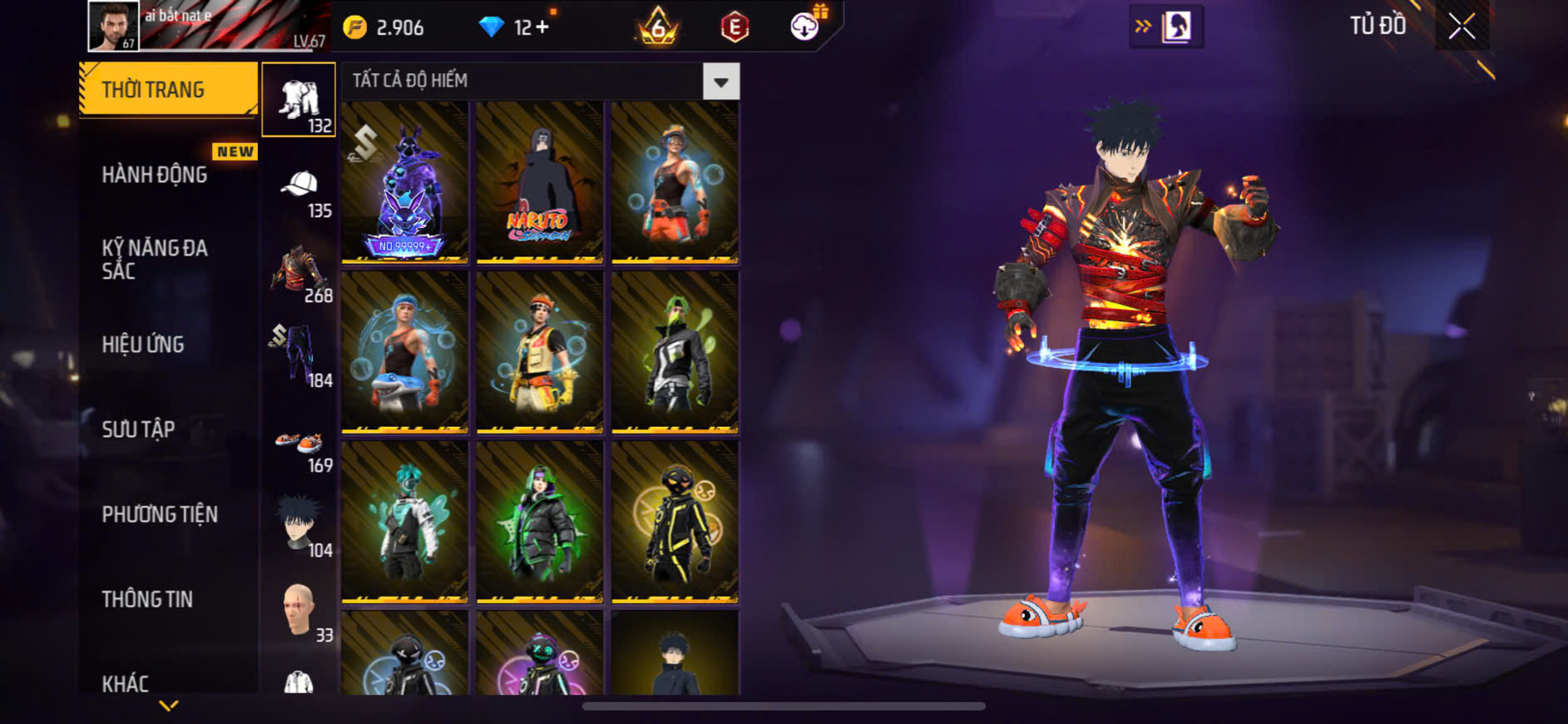Viewport: 1568px width, 724px height.
Task: Select the Hiệu Ứng category
Action: tap(143, 345)
